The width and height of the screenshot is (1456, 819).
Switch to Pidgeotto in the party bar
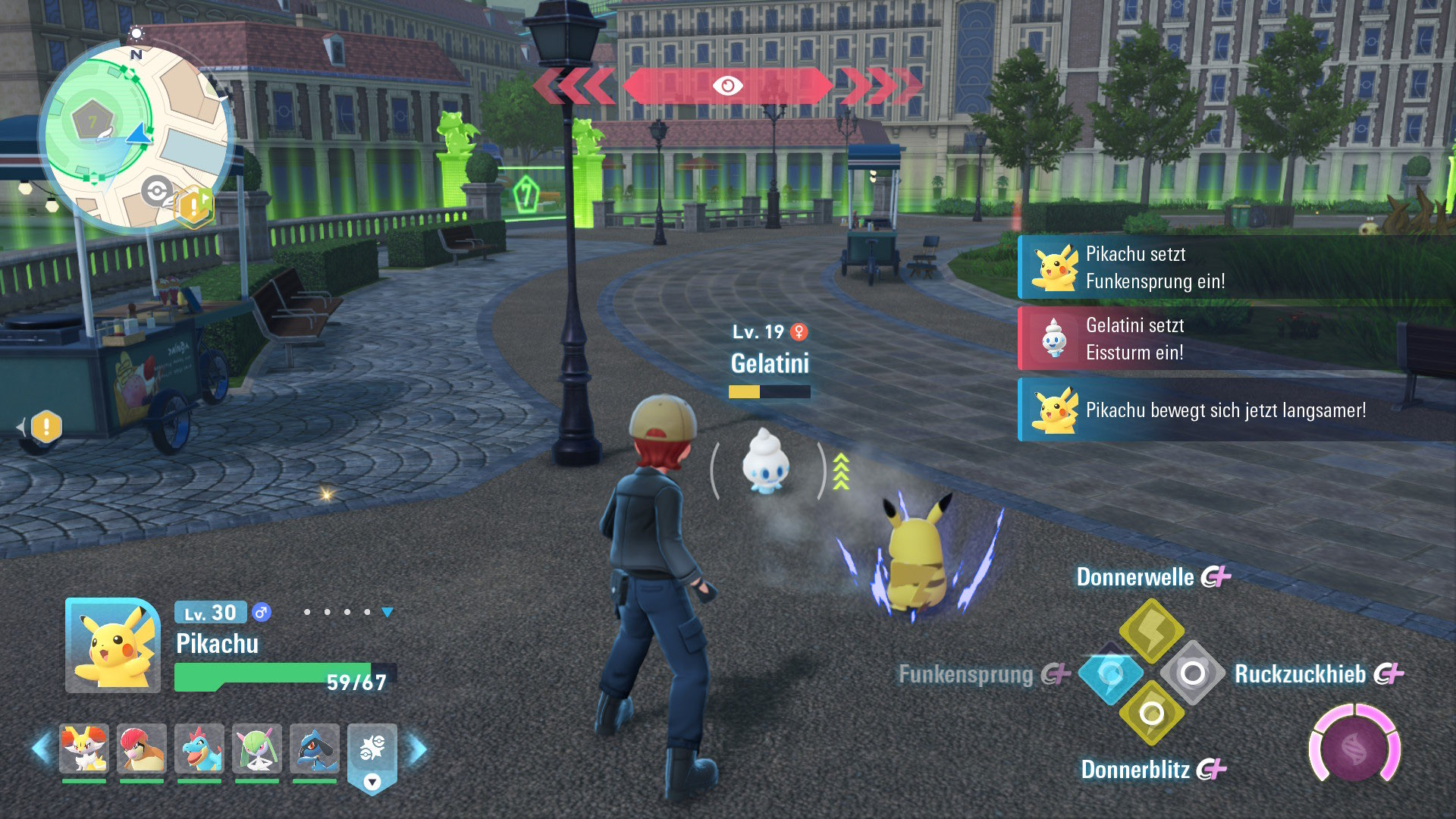[142, 748]
